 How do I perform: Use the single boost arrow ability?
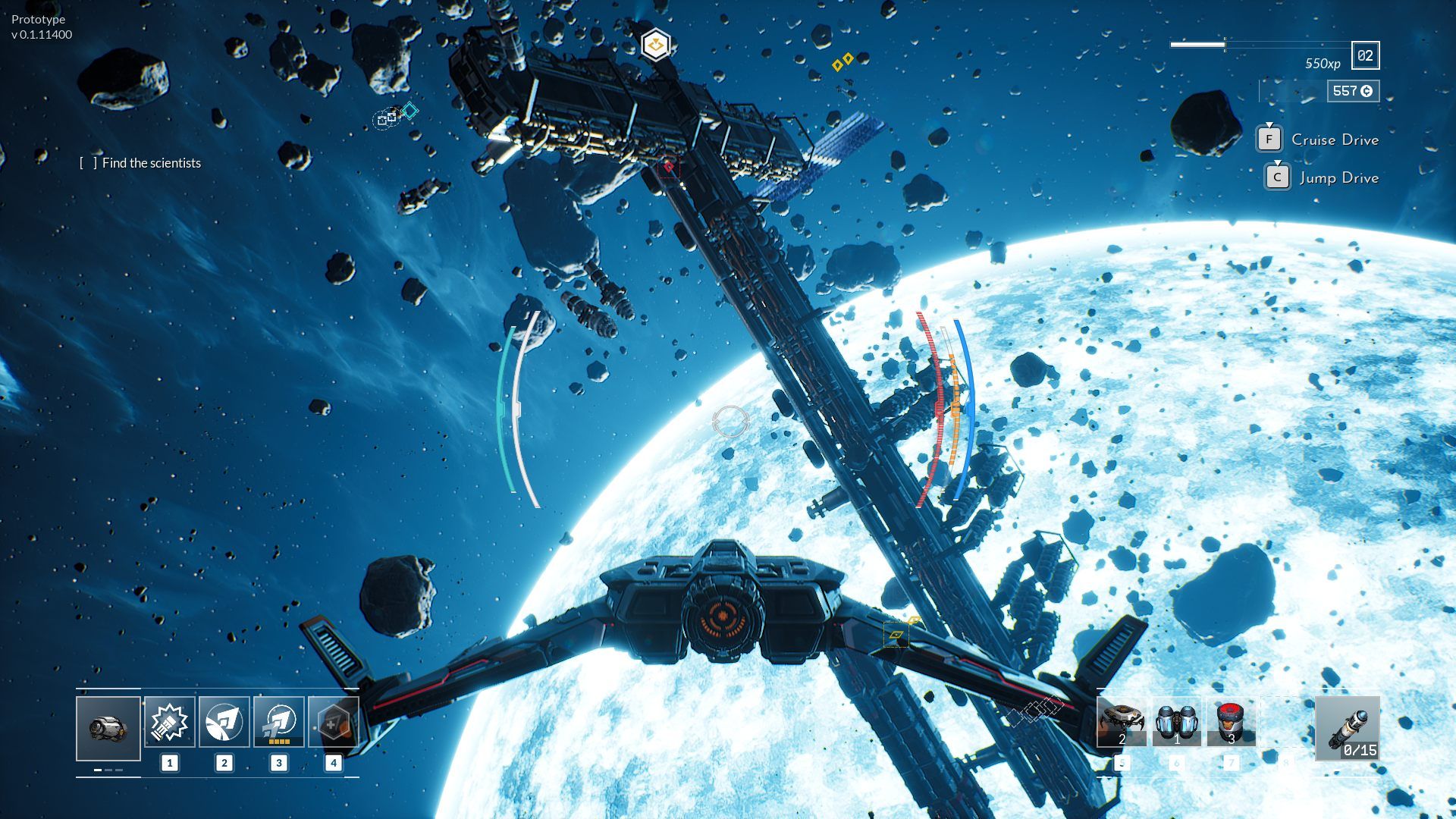(224, 722)
